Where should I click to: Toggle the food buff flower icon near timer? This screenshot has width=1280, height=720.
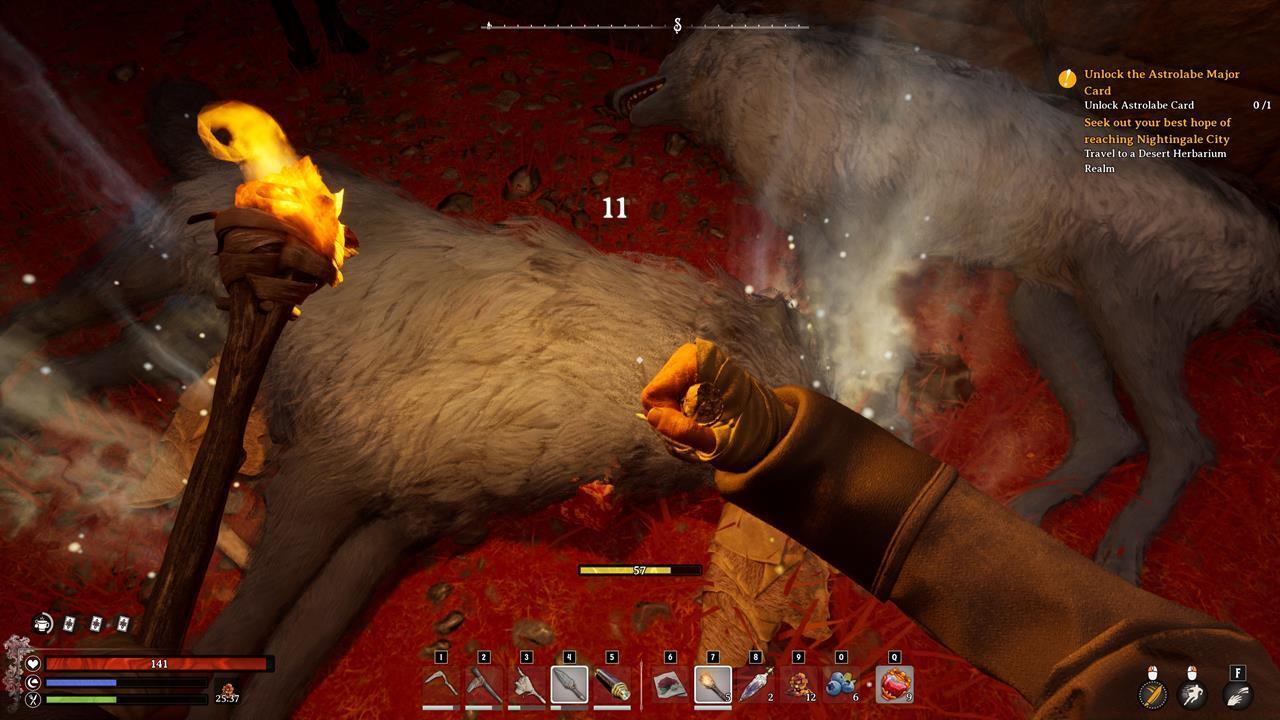click(x=229, y=688)
